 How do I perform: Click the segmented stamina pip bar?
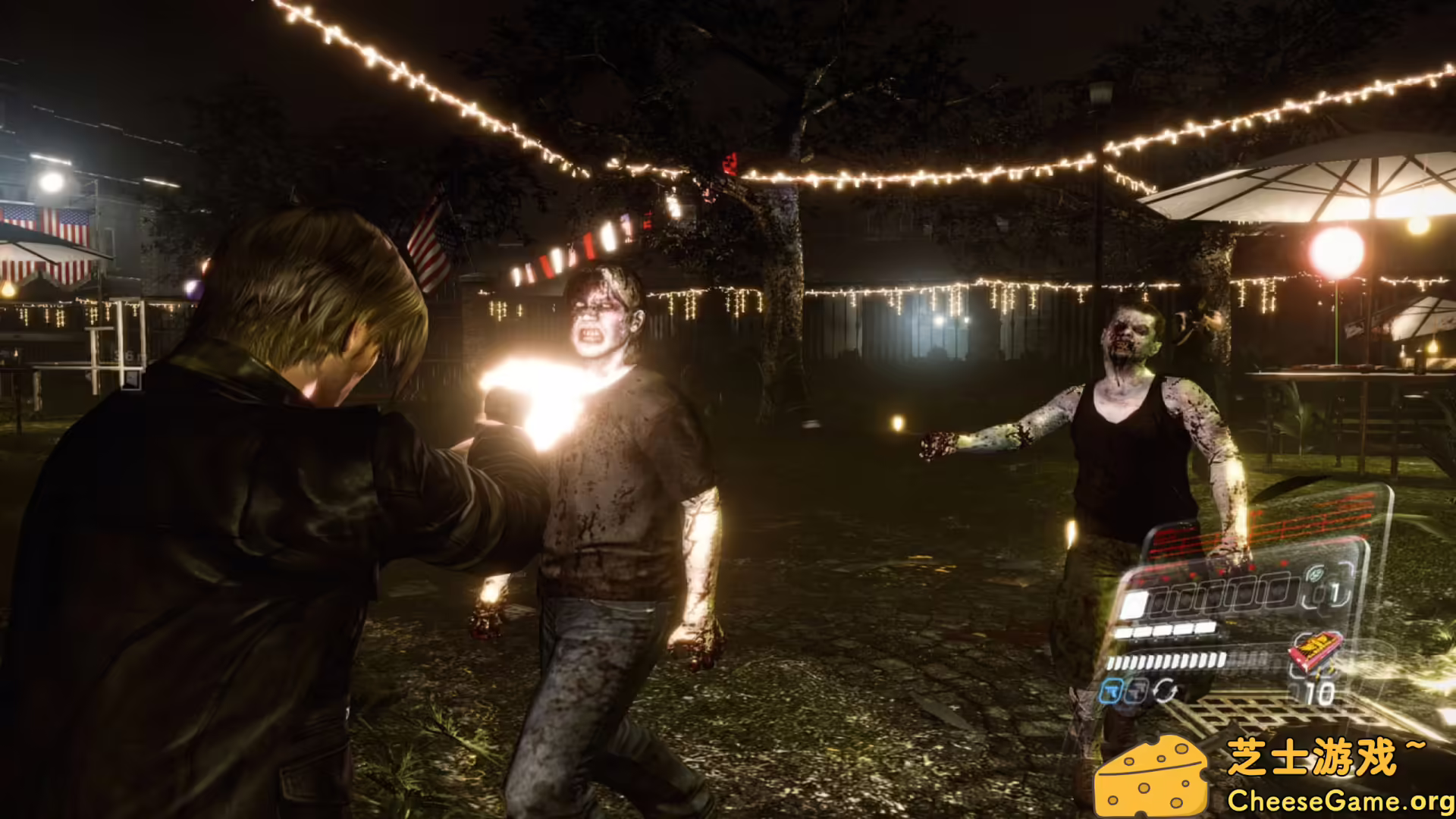(1168, 660)
